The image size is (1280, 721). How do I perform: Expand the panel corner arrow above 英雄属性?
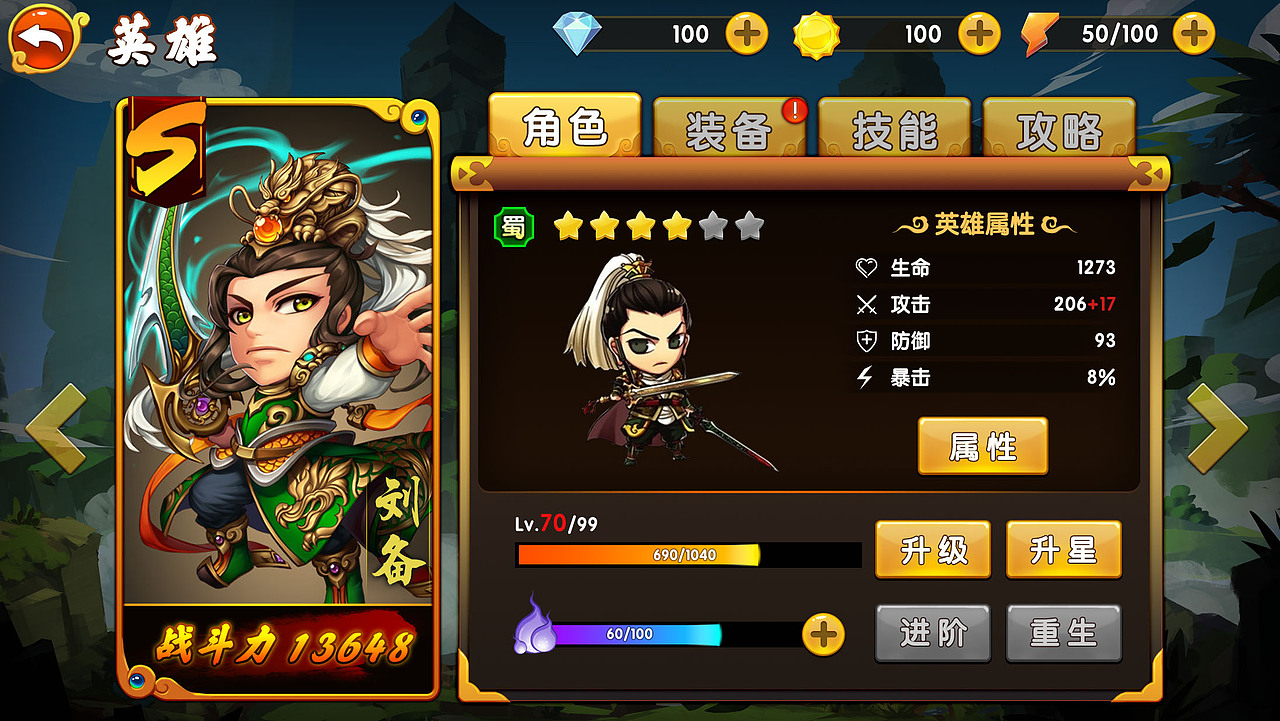(1150, 172)
